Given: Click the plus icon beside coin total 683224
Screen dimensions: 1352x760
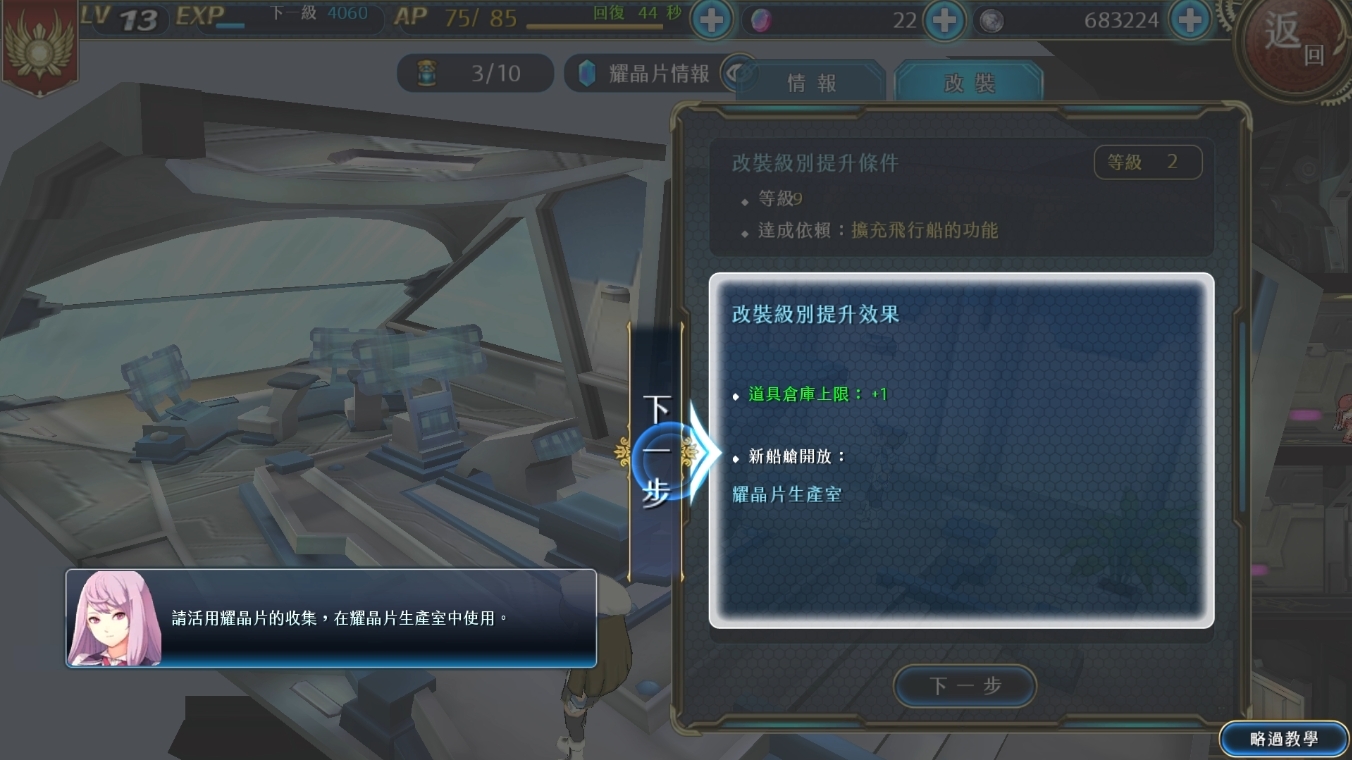Looking at the screenshot, I should pos(1190,19).
